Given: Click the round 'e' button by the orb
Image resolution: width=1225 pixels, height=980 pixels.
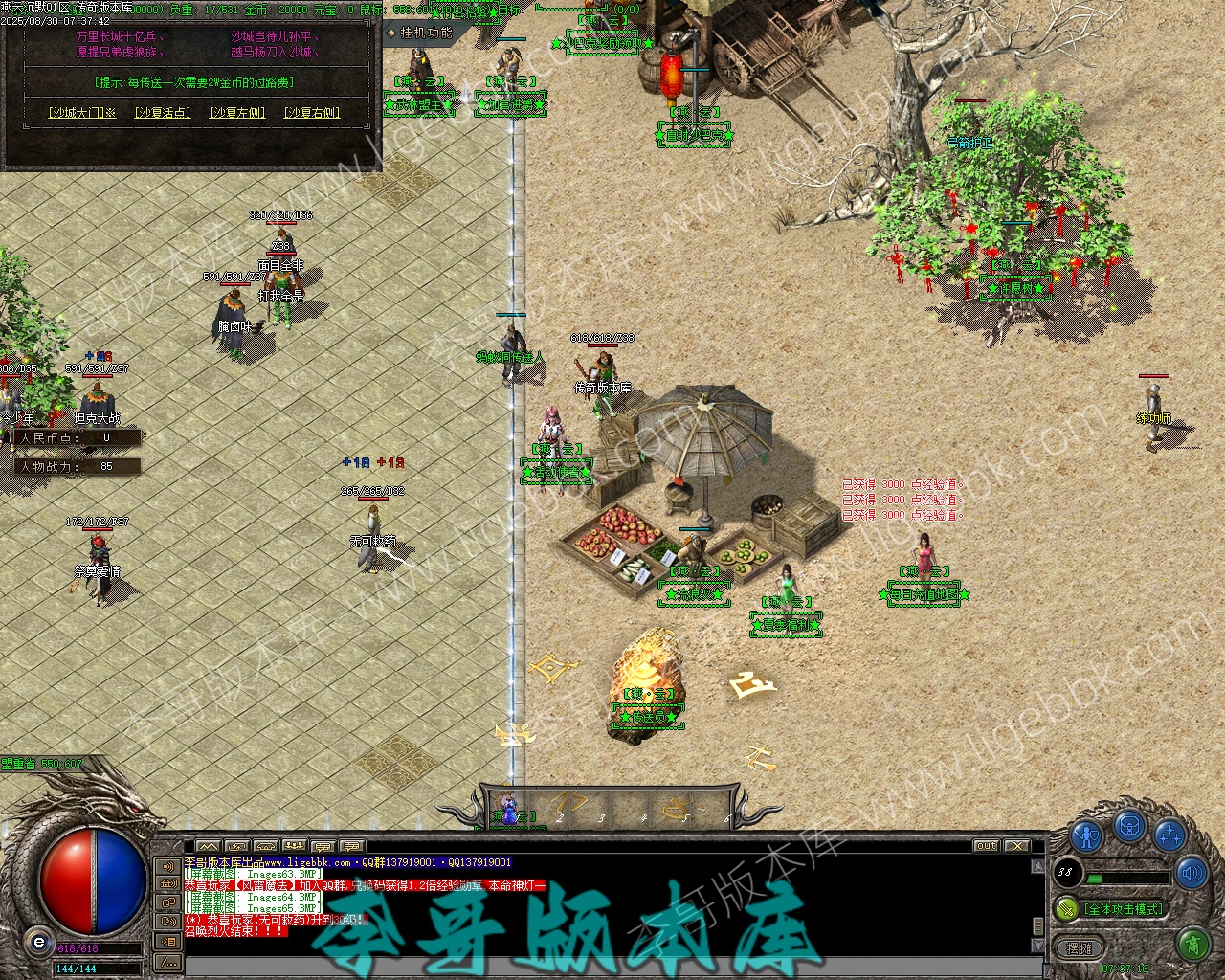Looking at the screenshot, I should [39, 942].
